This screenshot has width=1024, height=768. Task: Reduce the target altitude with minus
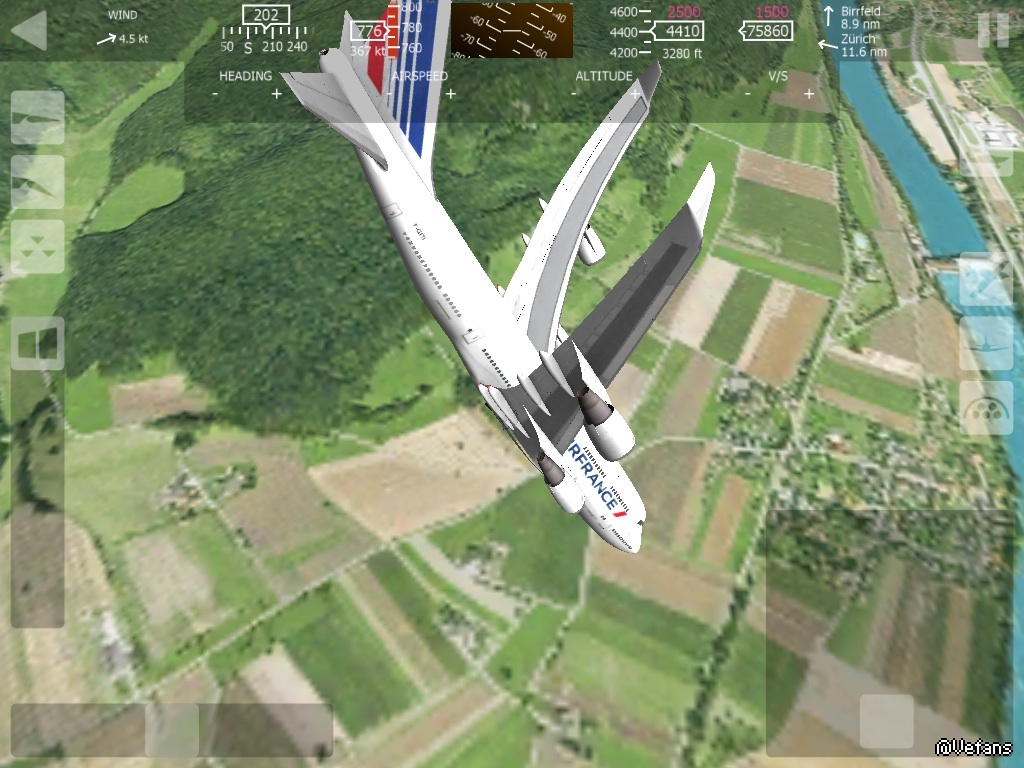tap(574, 94)
